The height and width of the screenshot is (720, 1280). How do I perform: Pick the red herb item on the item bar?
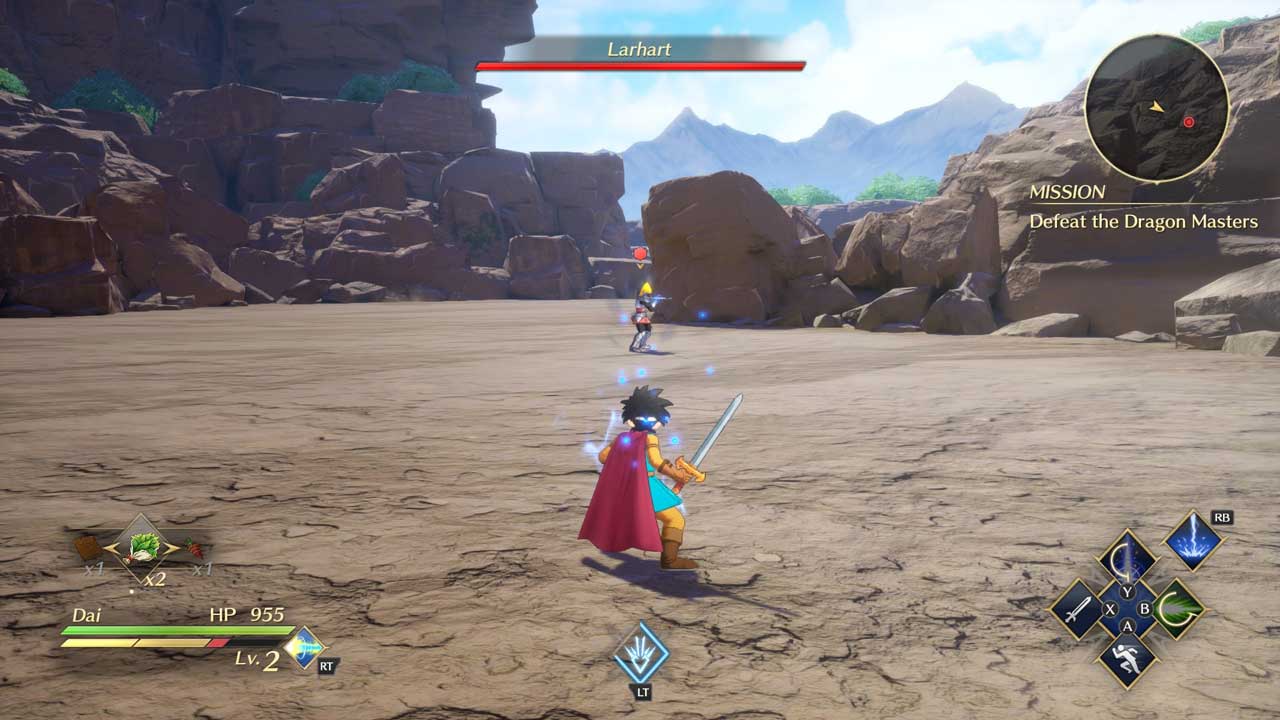195,548
